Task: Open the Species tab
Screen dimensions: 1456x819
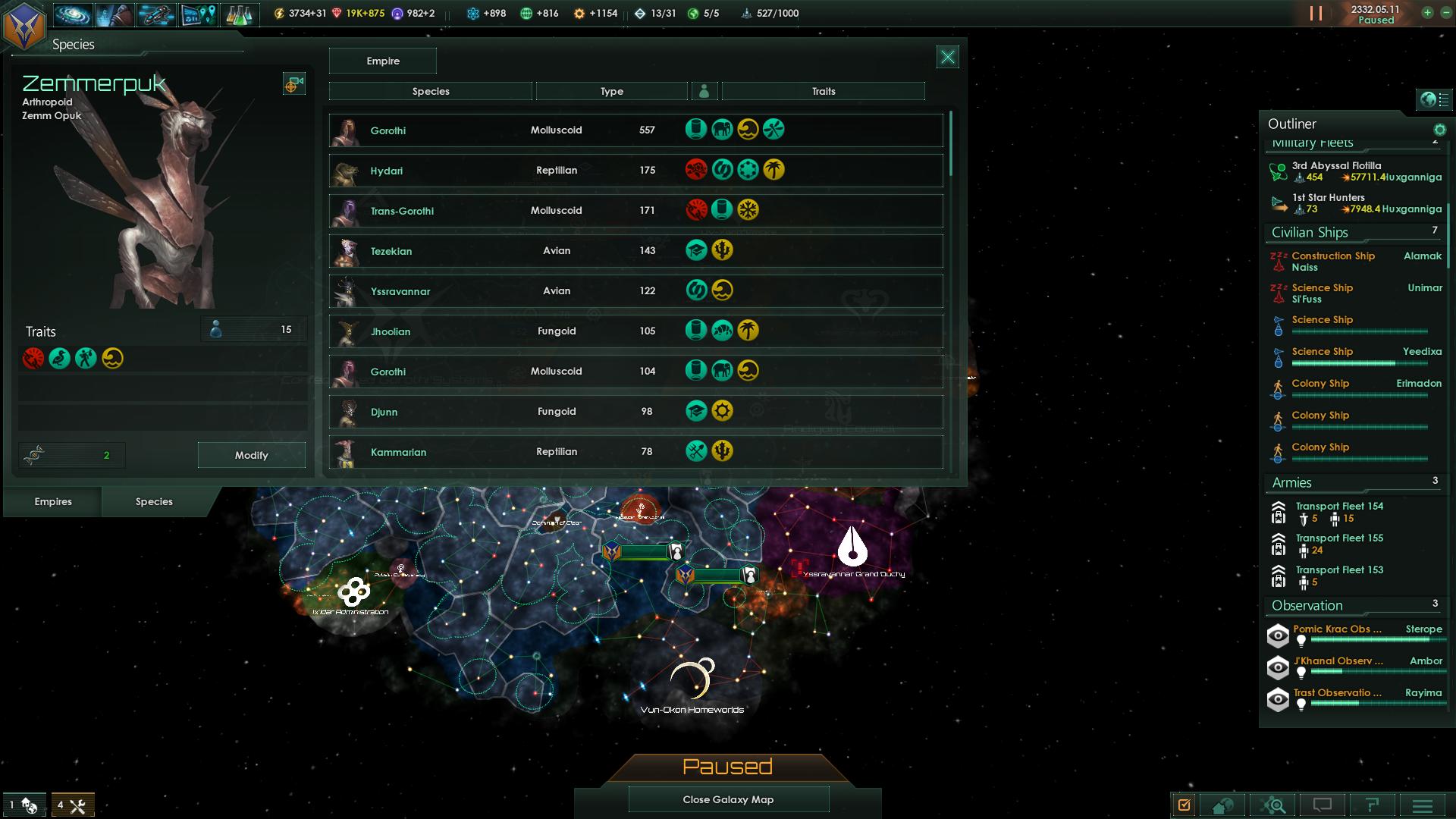Action: pyautogui.click(x=154, y=501)
